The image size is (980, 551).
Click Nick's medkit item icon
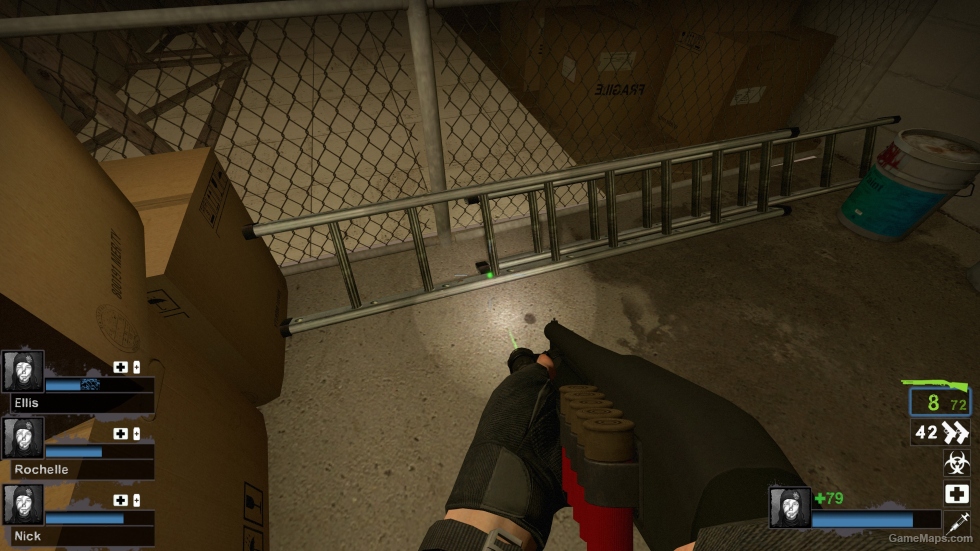[x=122, y=500]
